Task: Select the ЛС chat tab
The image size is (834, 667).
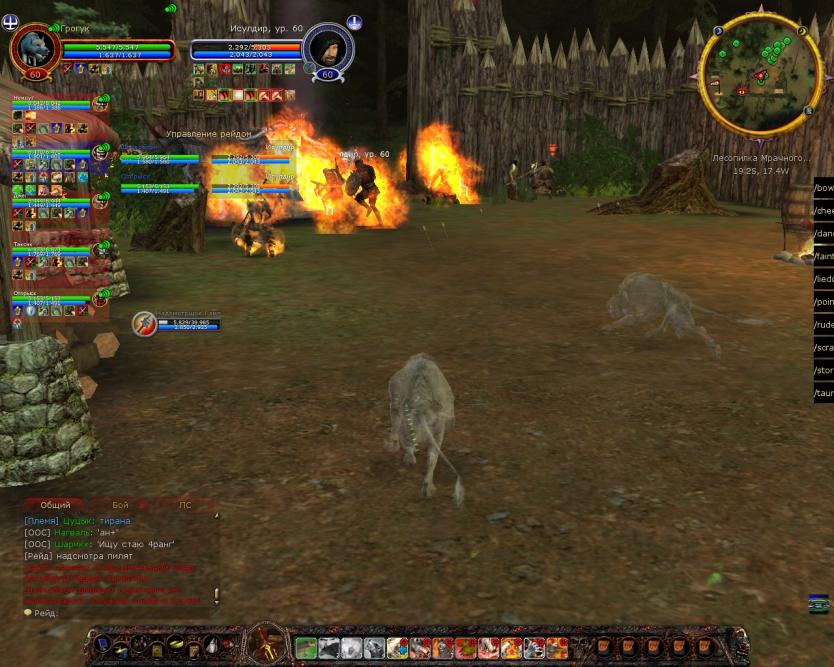Action: 184,505
